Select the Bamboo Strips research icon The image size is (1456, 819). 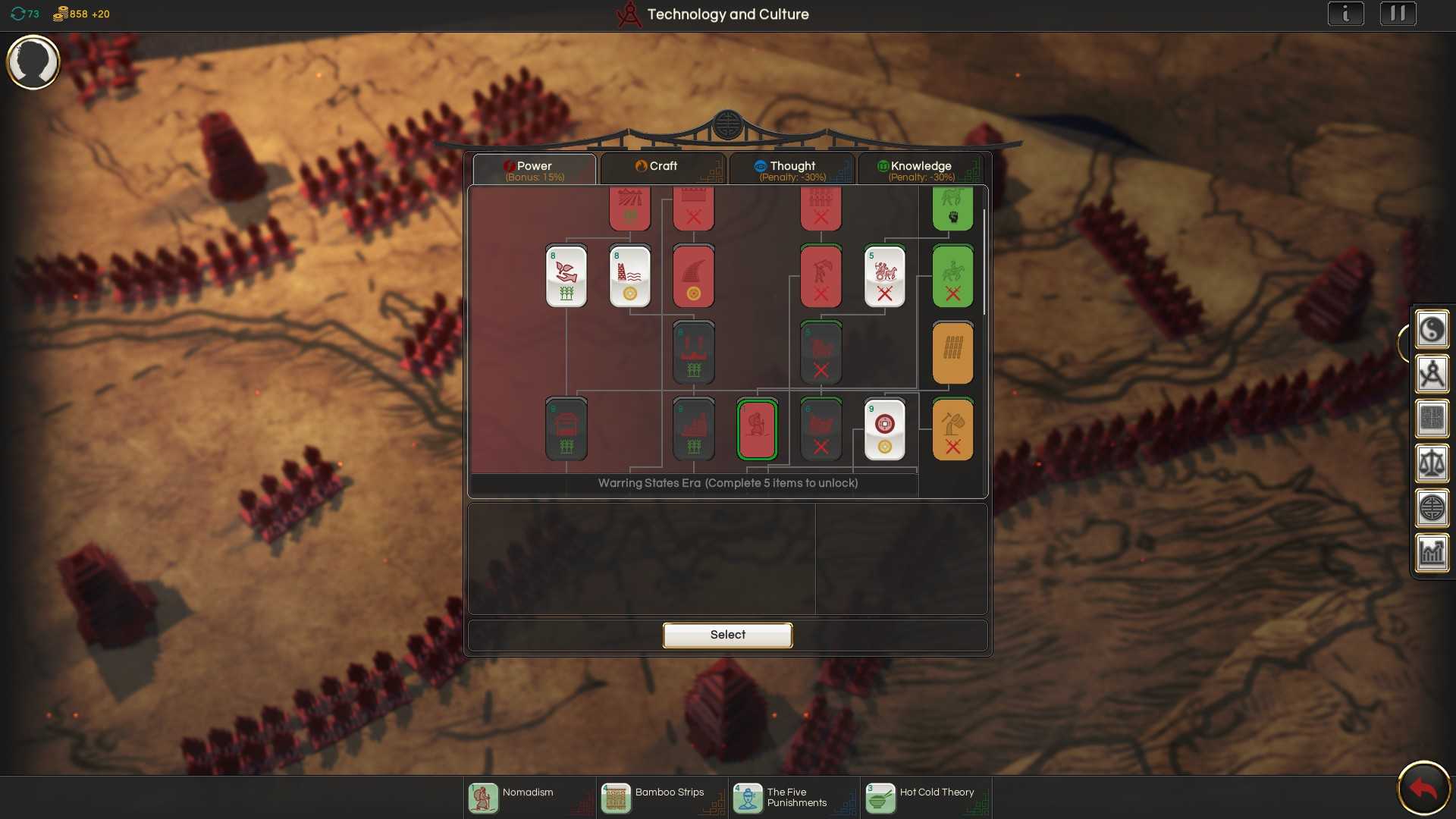pyautogui.click(x=616, y=798)
